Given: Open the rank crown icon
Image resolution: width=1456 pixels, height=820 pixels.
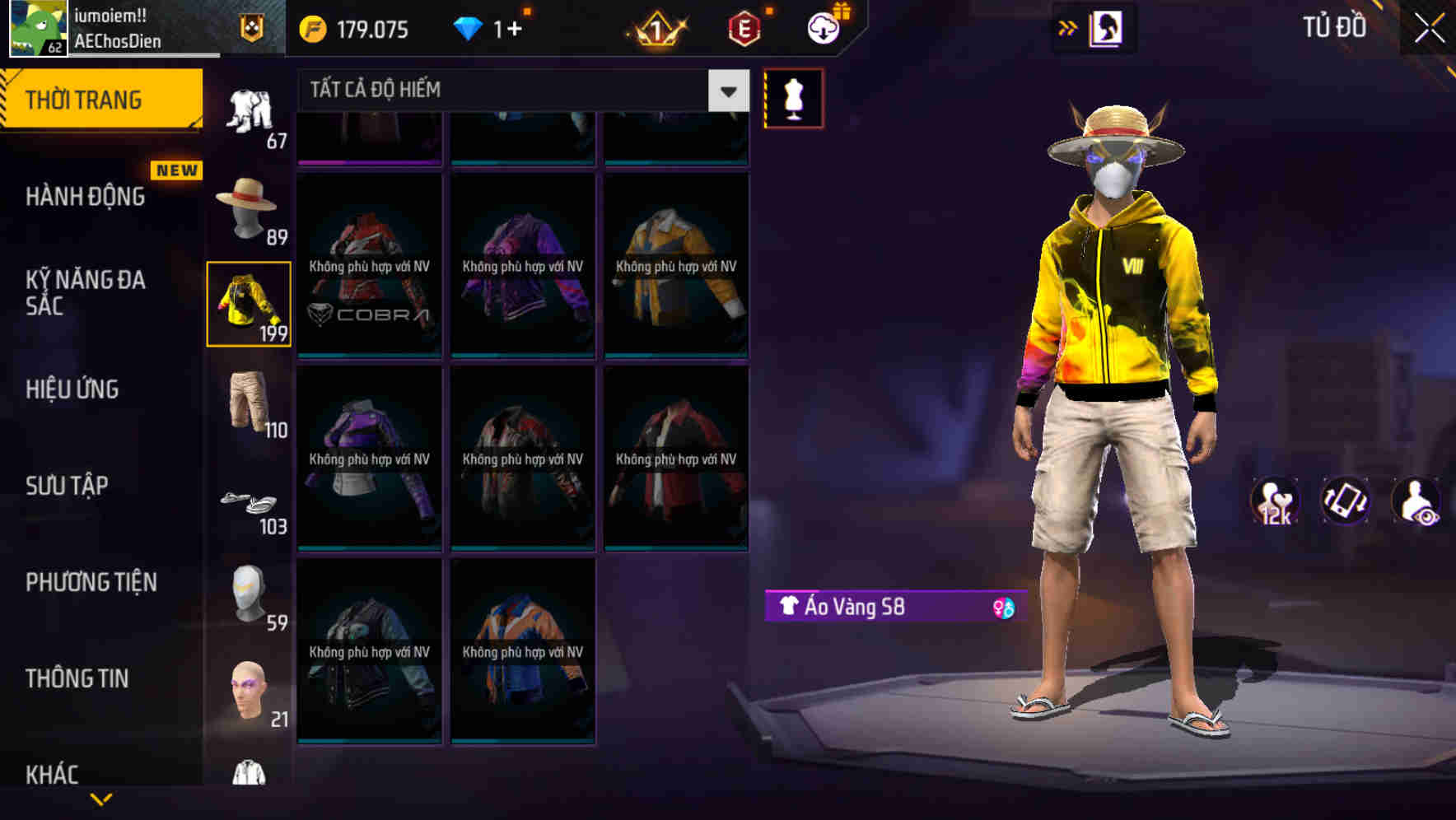Looking at the screenshot, I should click(655, 27).
